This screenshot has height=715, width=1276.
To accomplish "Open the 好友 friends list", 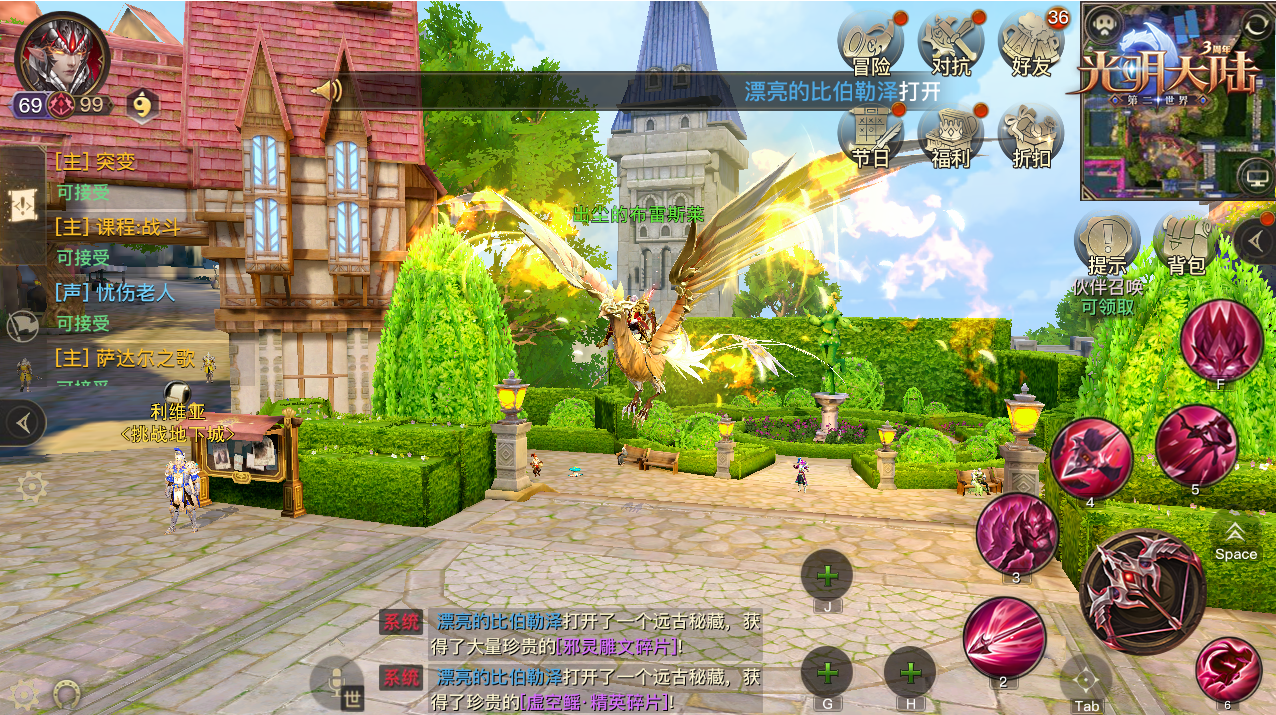I will point(1031,44).
